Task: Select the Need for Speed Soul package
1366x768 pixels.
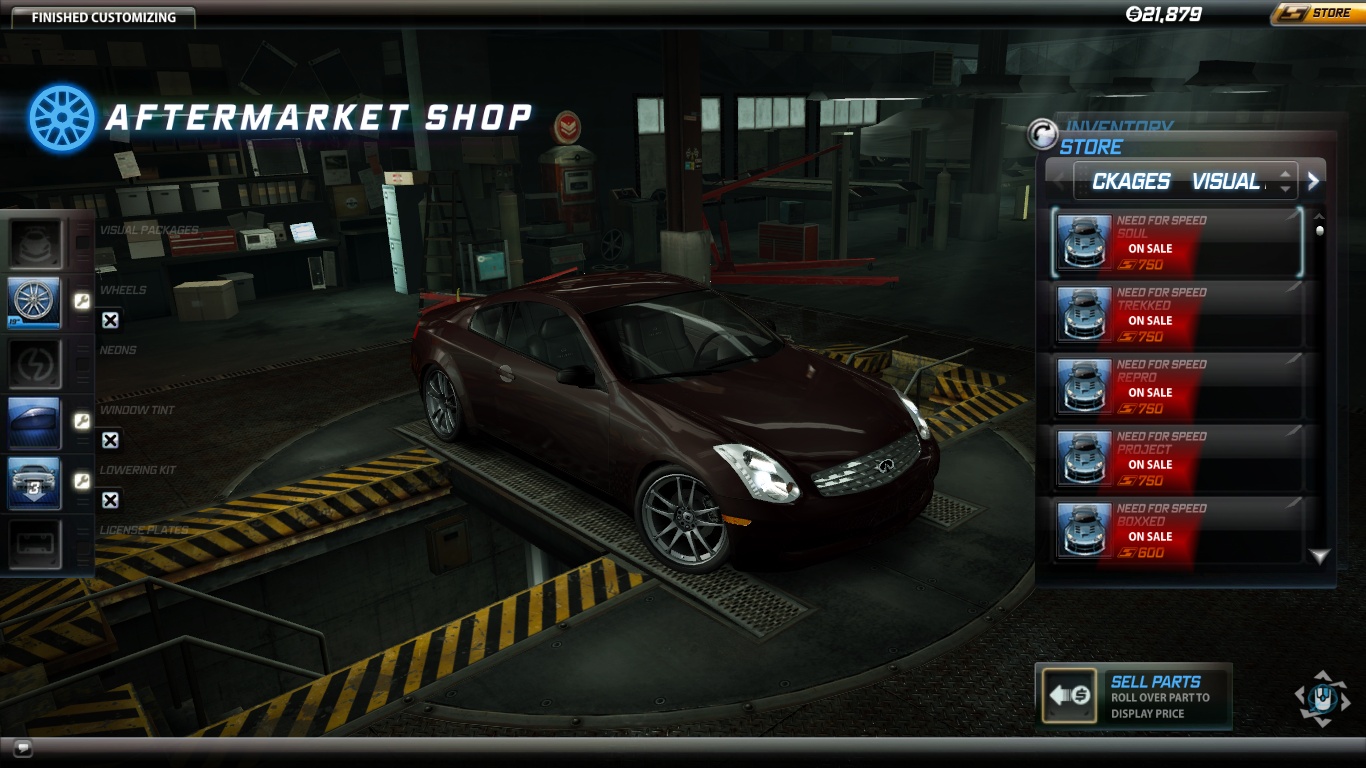Action: (1178, 243)
